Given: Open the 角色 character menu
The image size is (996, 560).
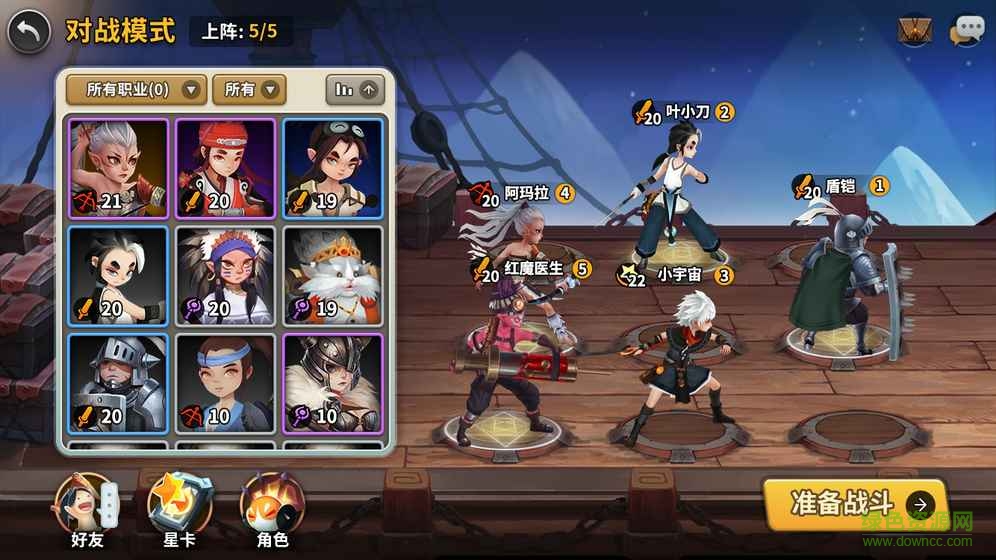Looking at the screenshot, I should (272, 508).
